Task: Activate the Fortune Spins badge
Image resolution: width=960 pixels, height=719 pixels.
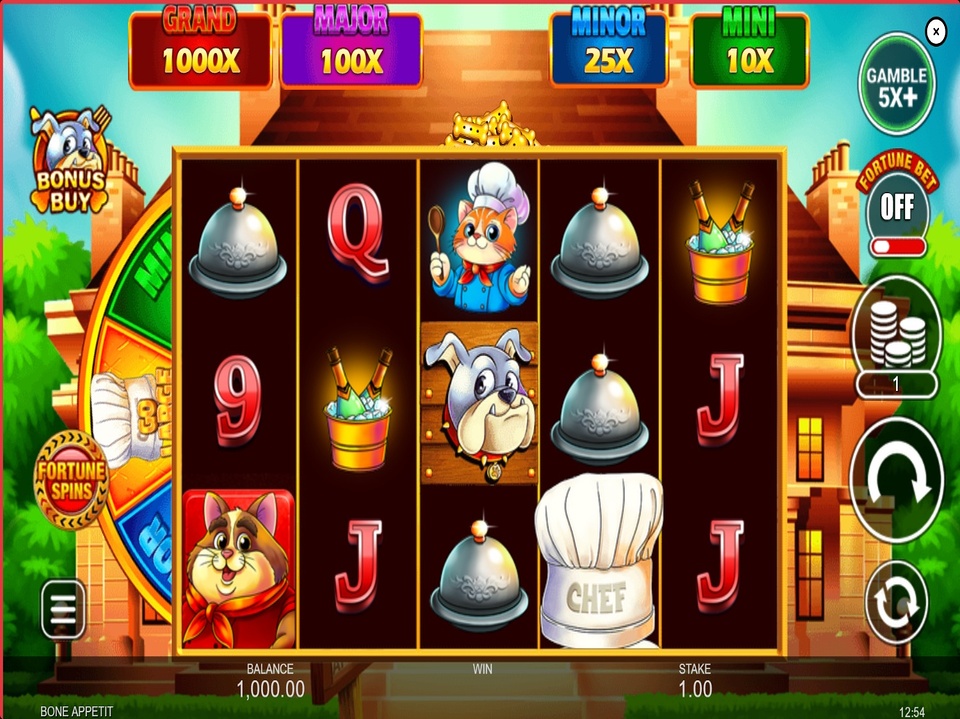Action: point(70,480)
